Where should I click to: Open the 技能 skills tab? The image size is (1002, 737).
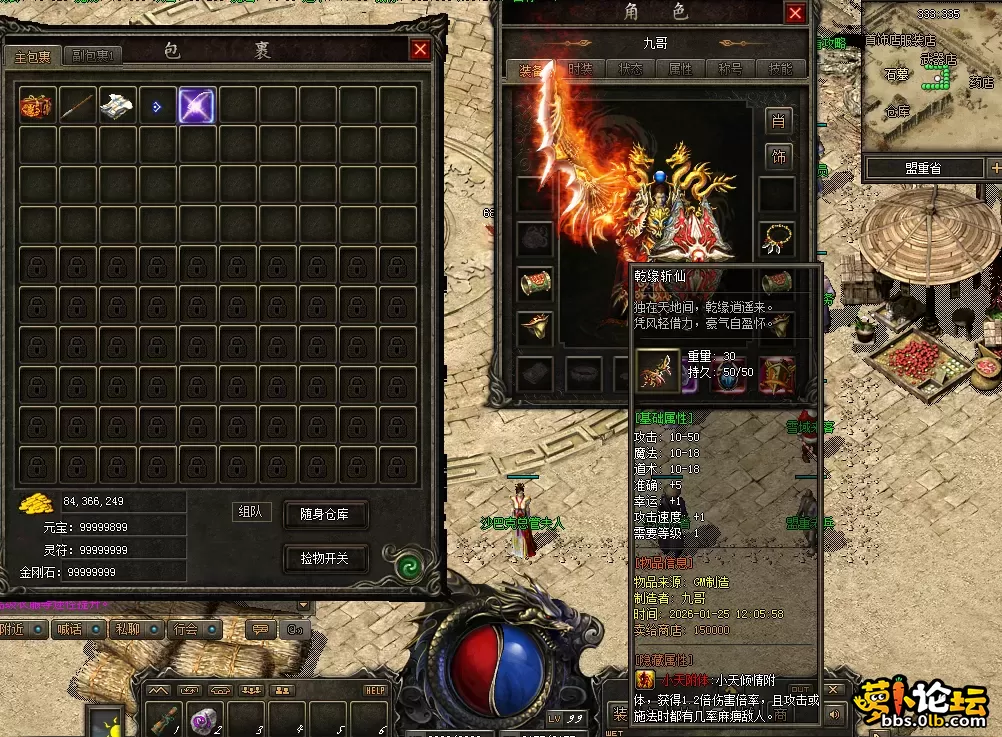click(780, 69)
